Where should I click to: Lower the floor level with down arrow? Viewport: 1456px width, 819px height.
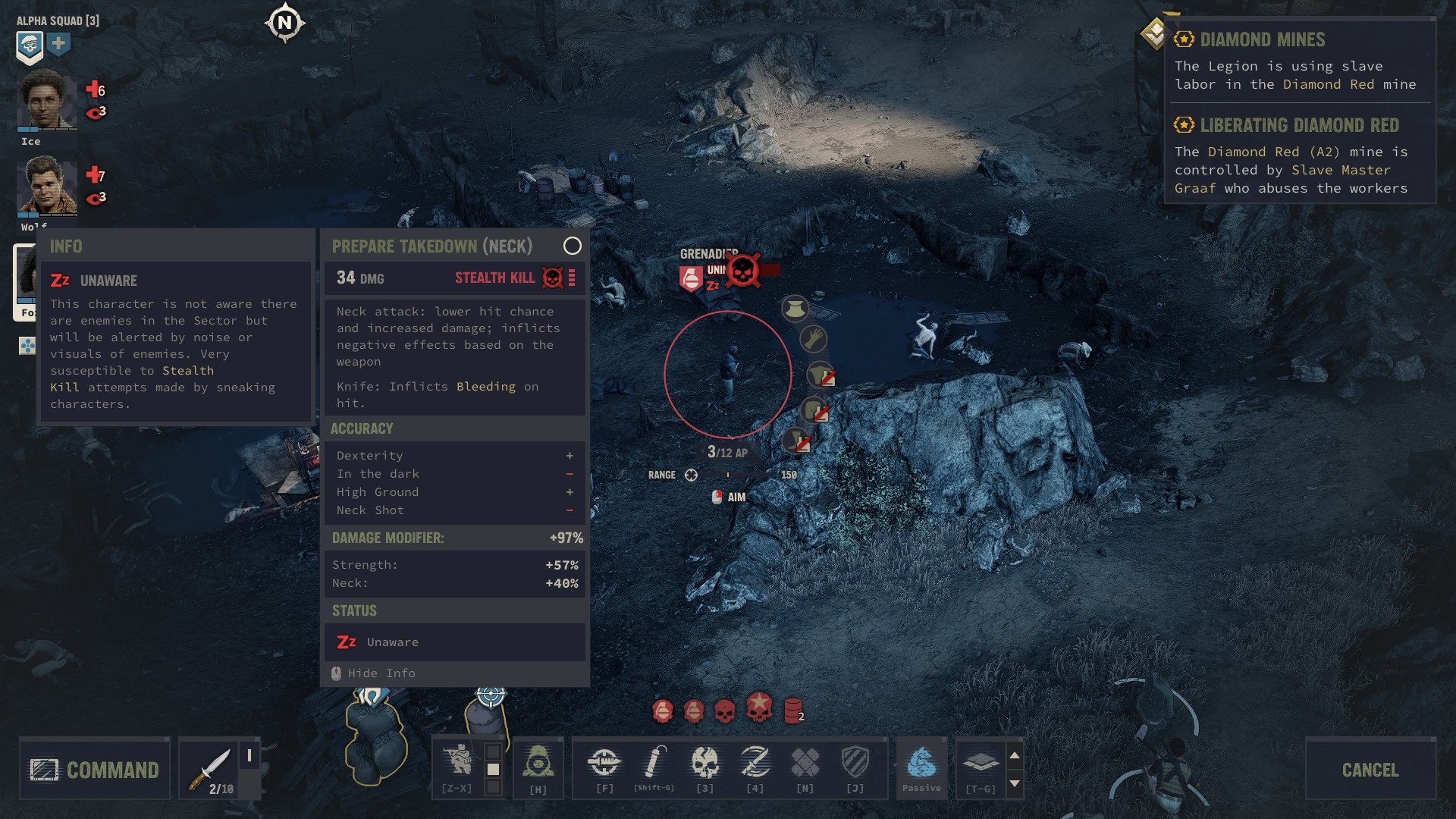tap(1014, 783)
